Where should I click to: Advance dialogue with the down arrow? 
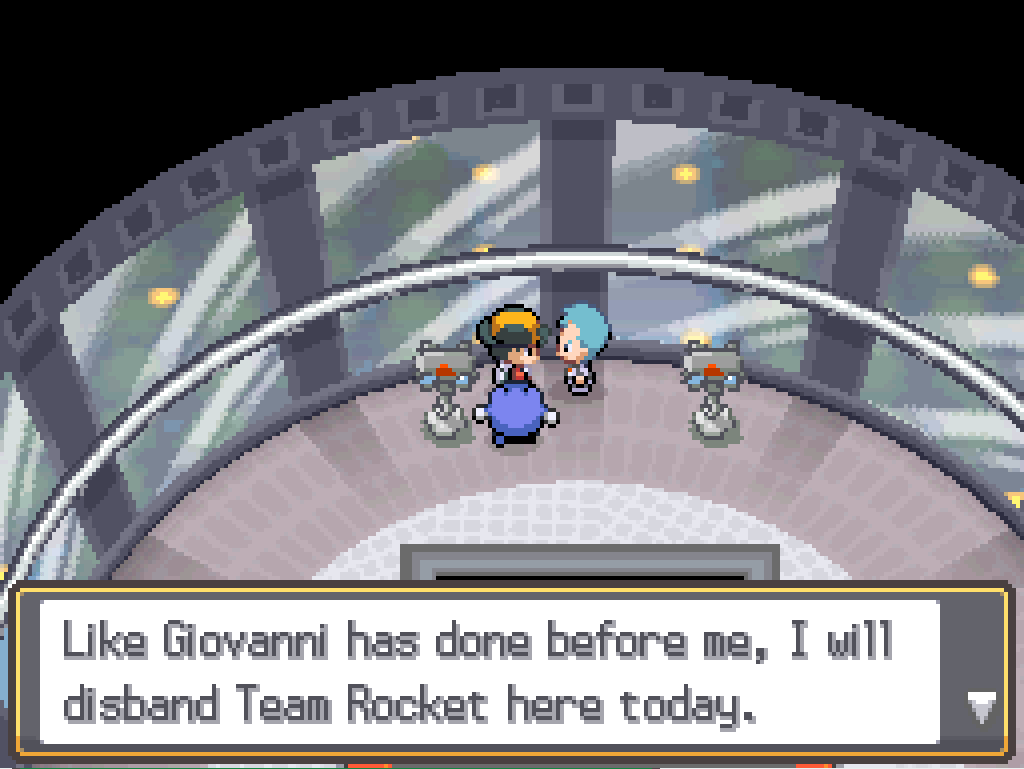[x=979, y=708]
